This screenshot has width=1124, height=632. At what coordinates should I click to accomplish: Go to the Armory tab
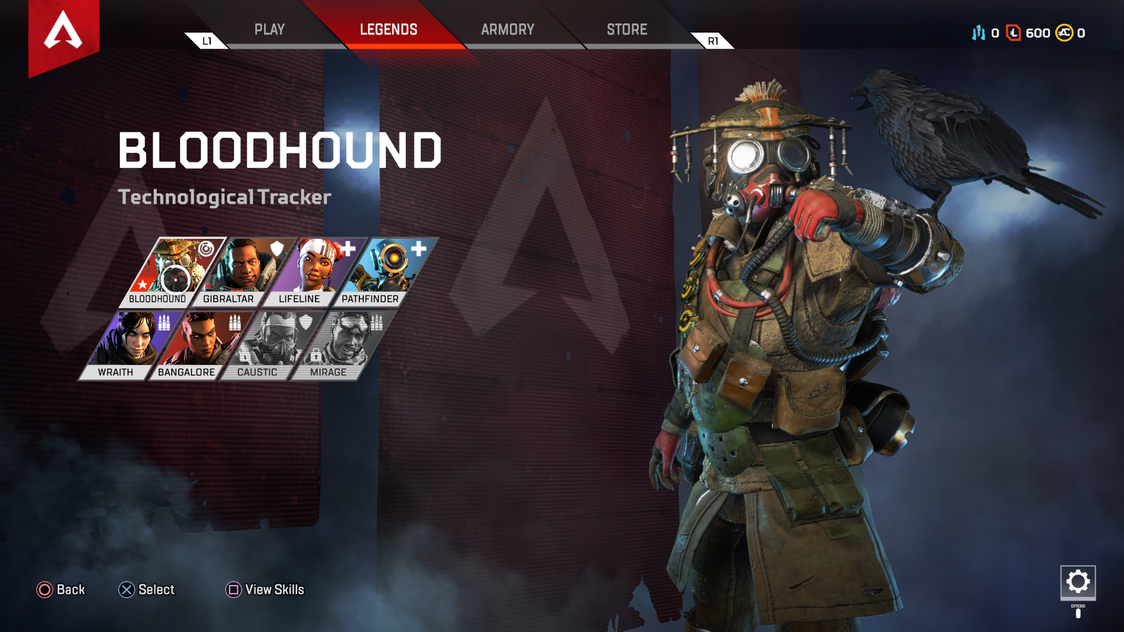507,30
